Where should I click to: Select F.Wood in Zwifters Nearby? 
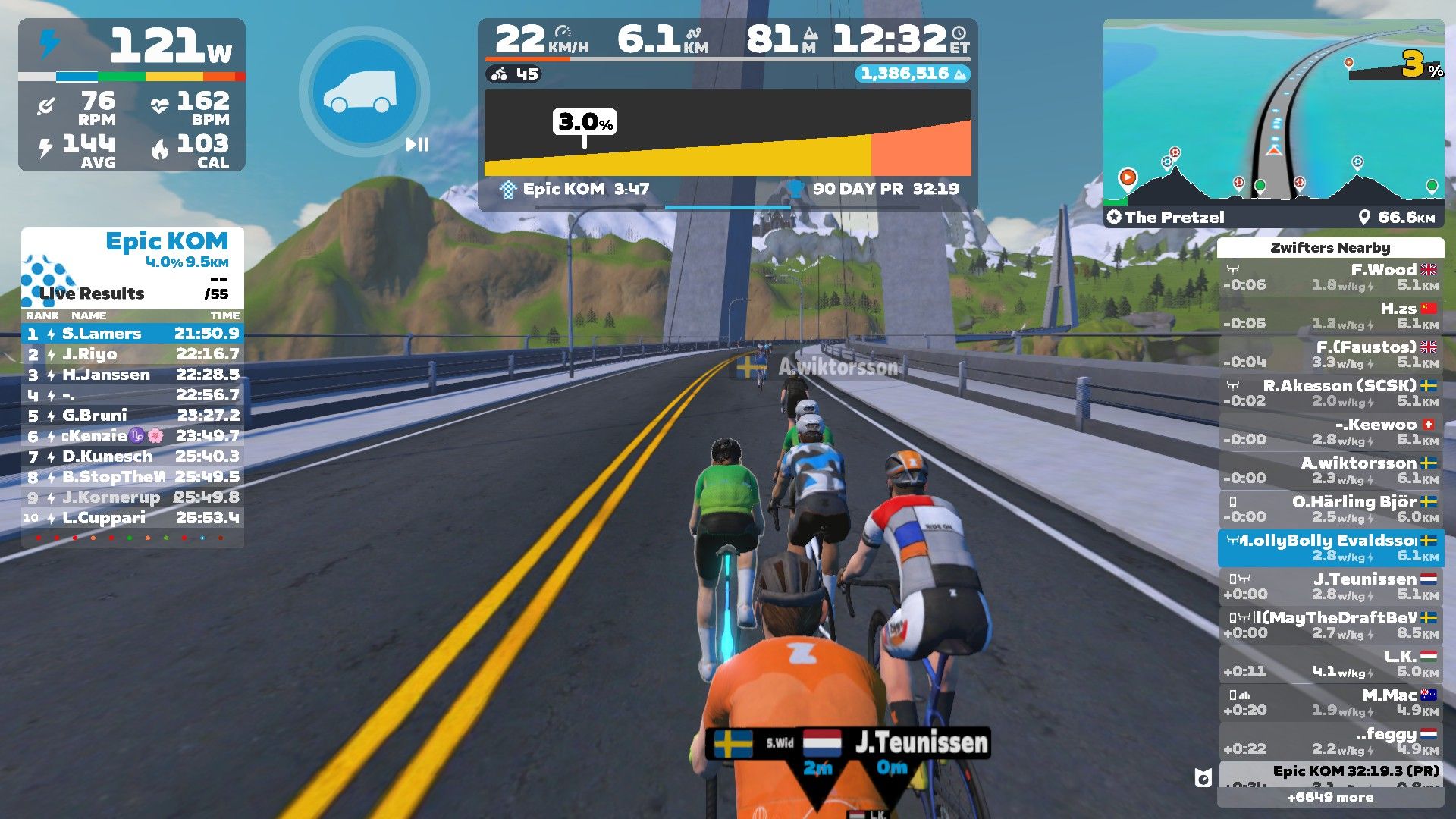[1331, 278]
